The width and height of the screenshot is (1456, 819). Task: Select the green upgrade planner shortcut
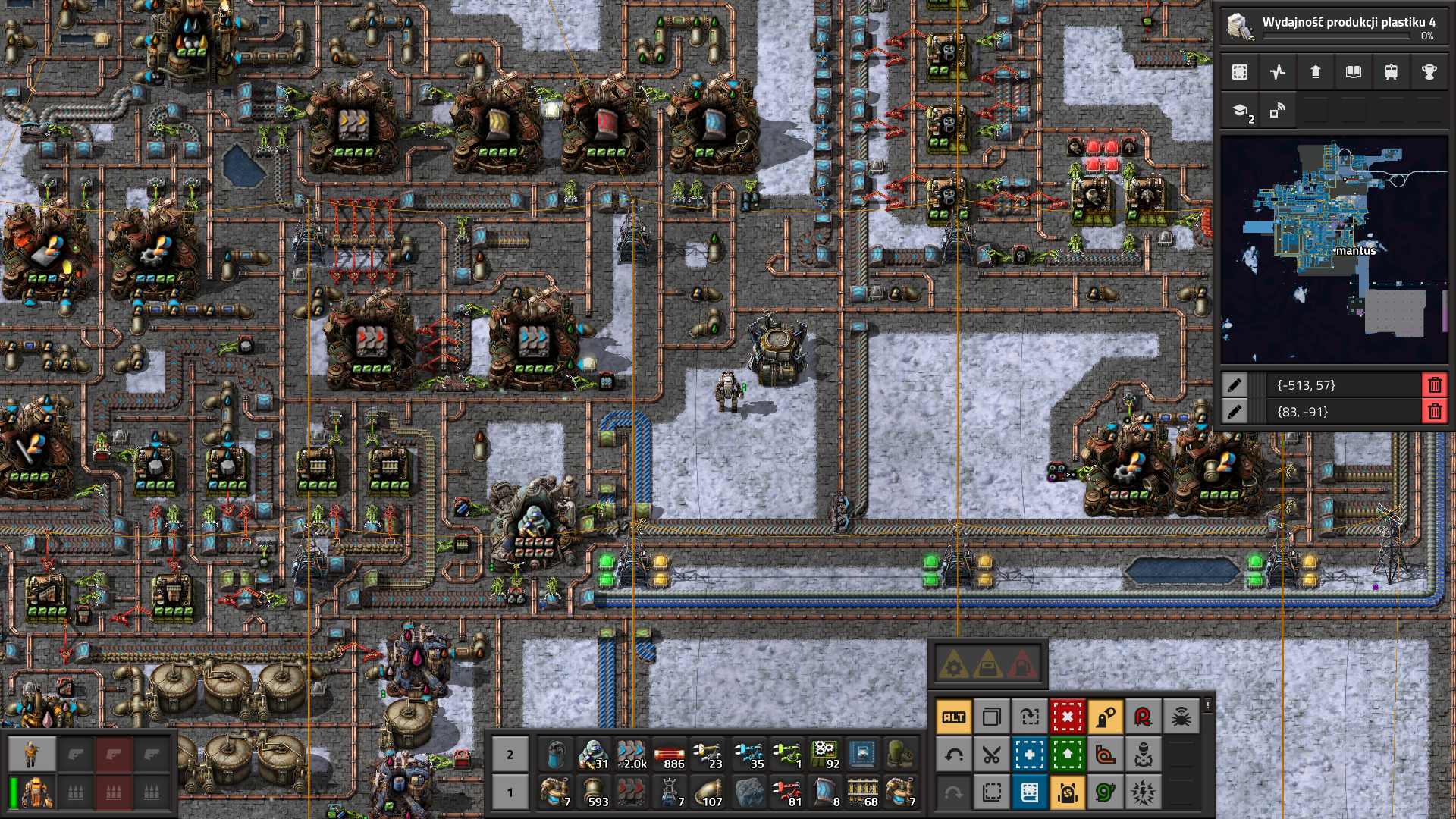coord(1067,755)
